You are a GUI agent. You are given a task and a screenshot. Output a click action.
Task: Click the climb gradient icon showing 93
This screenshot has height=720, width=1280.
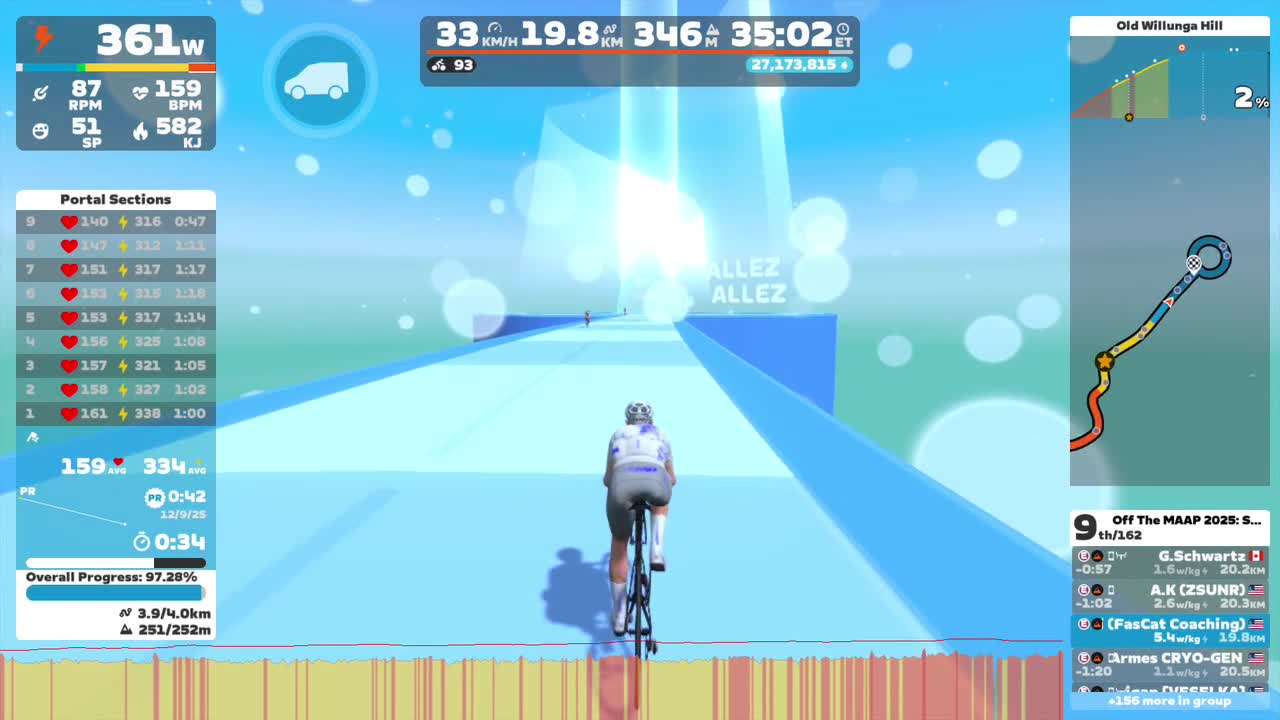point(438,64)
